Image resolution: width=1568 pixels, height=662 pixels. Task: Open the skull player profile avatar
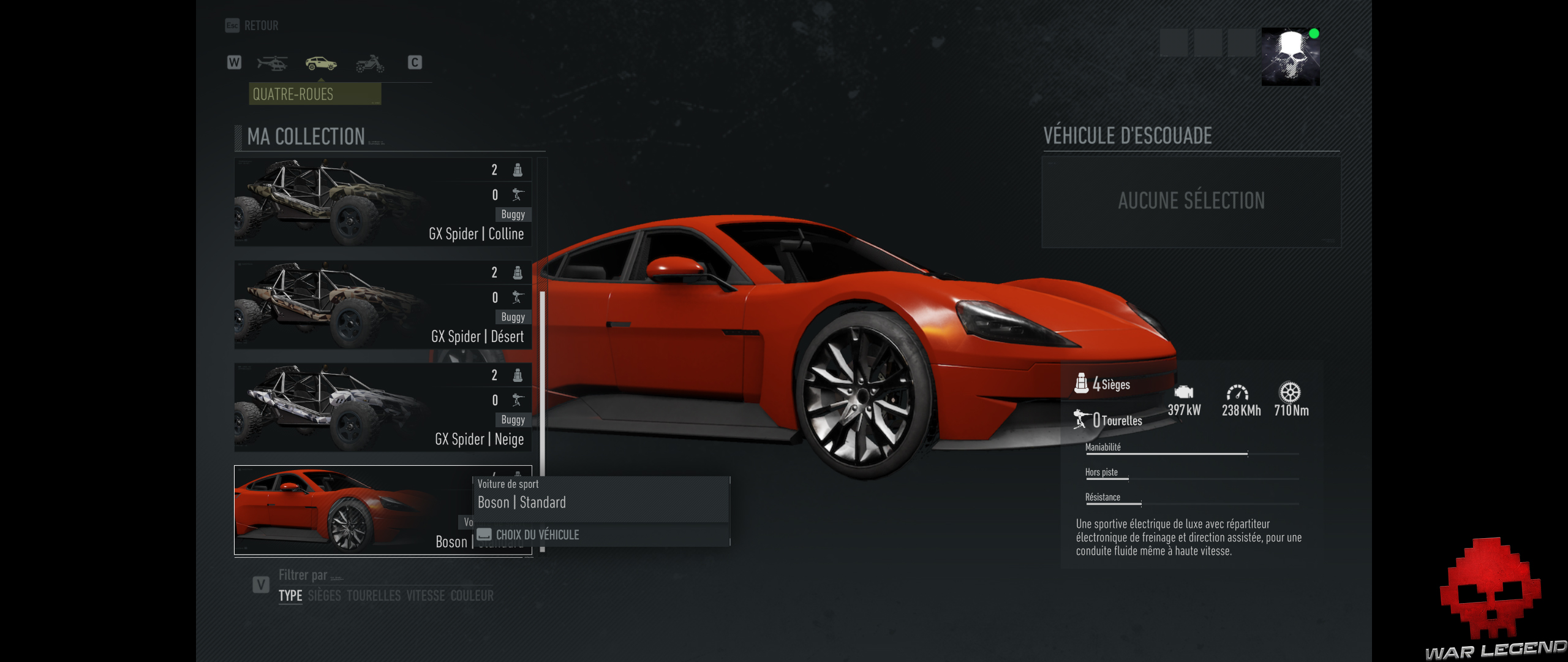click(1291, 56)
